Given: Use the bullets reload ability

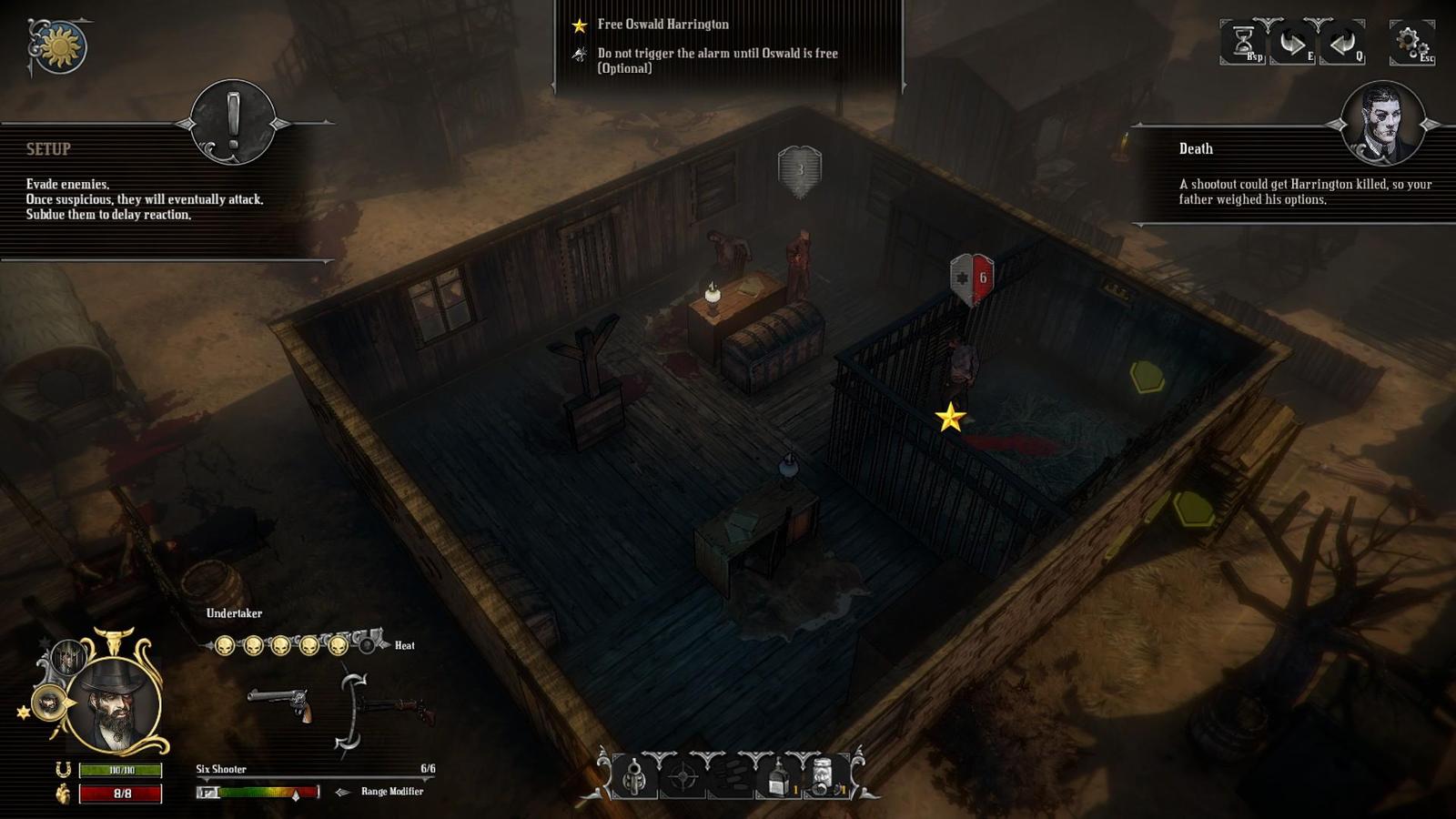Looking at the screenshot, I should click(x=730, y=777).
